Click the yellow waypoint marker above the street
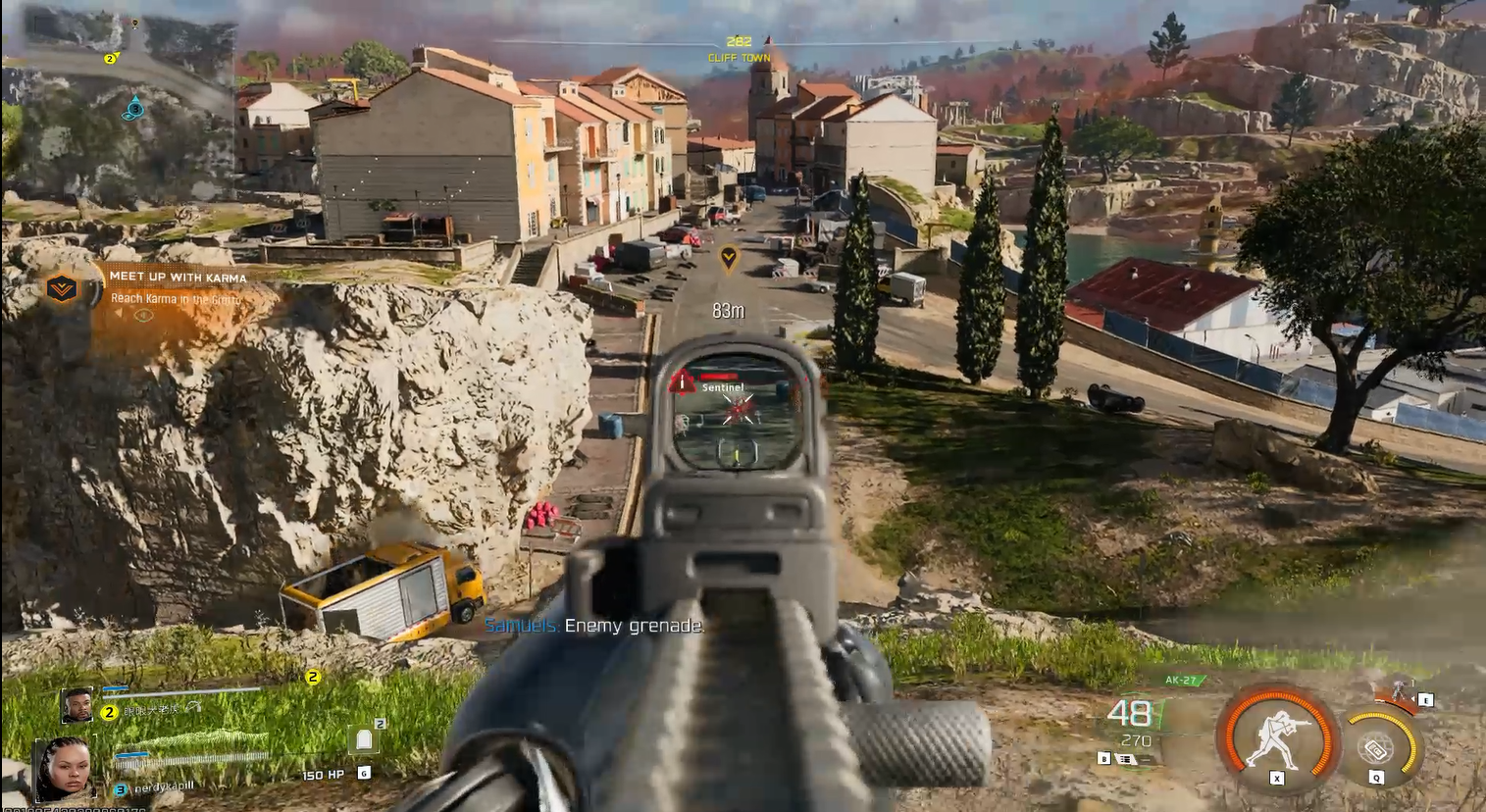The height and width of the screenshot is (812, 1486). coord(728,257)
